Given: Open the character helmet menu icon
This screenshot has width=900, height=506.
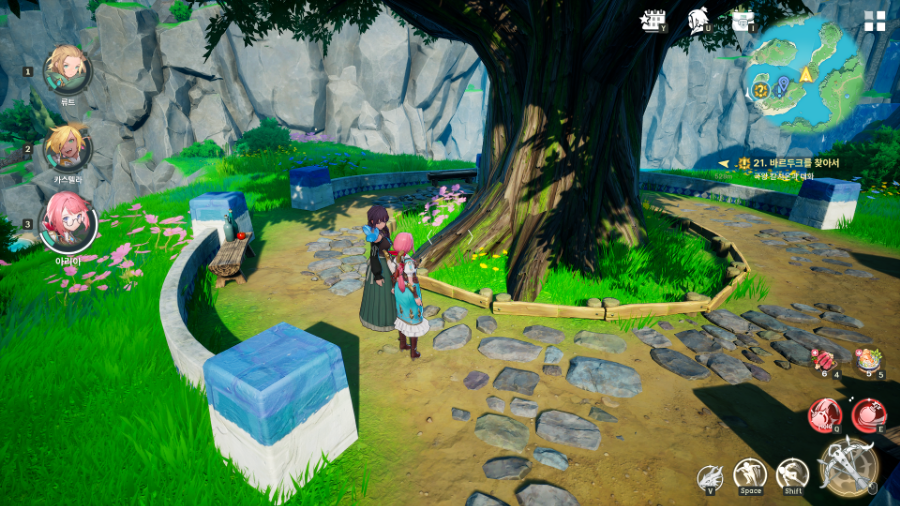Looking at the screenshot, I should coord(698,21).
